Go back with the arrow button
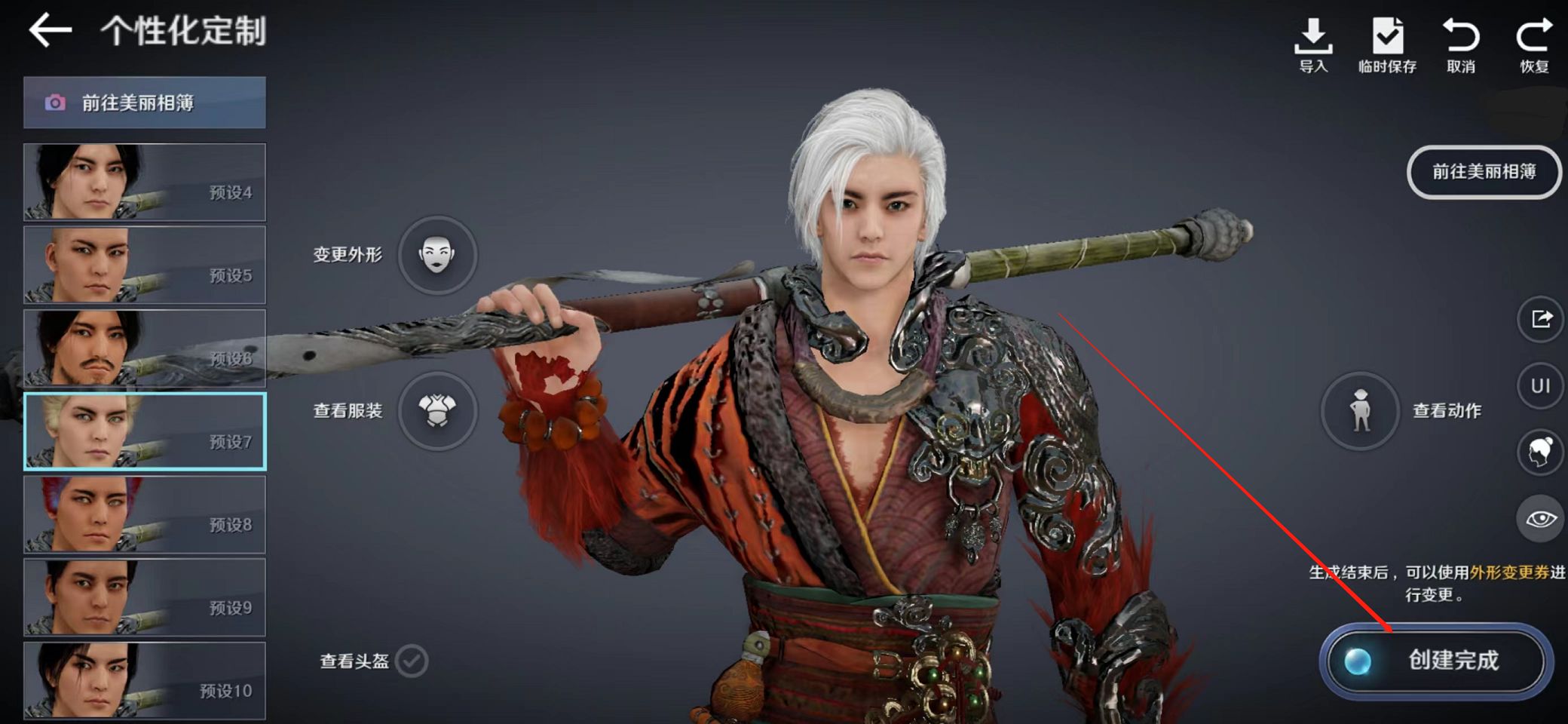 click(51, 31)
